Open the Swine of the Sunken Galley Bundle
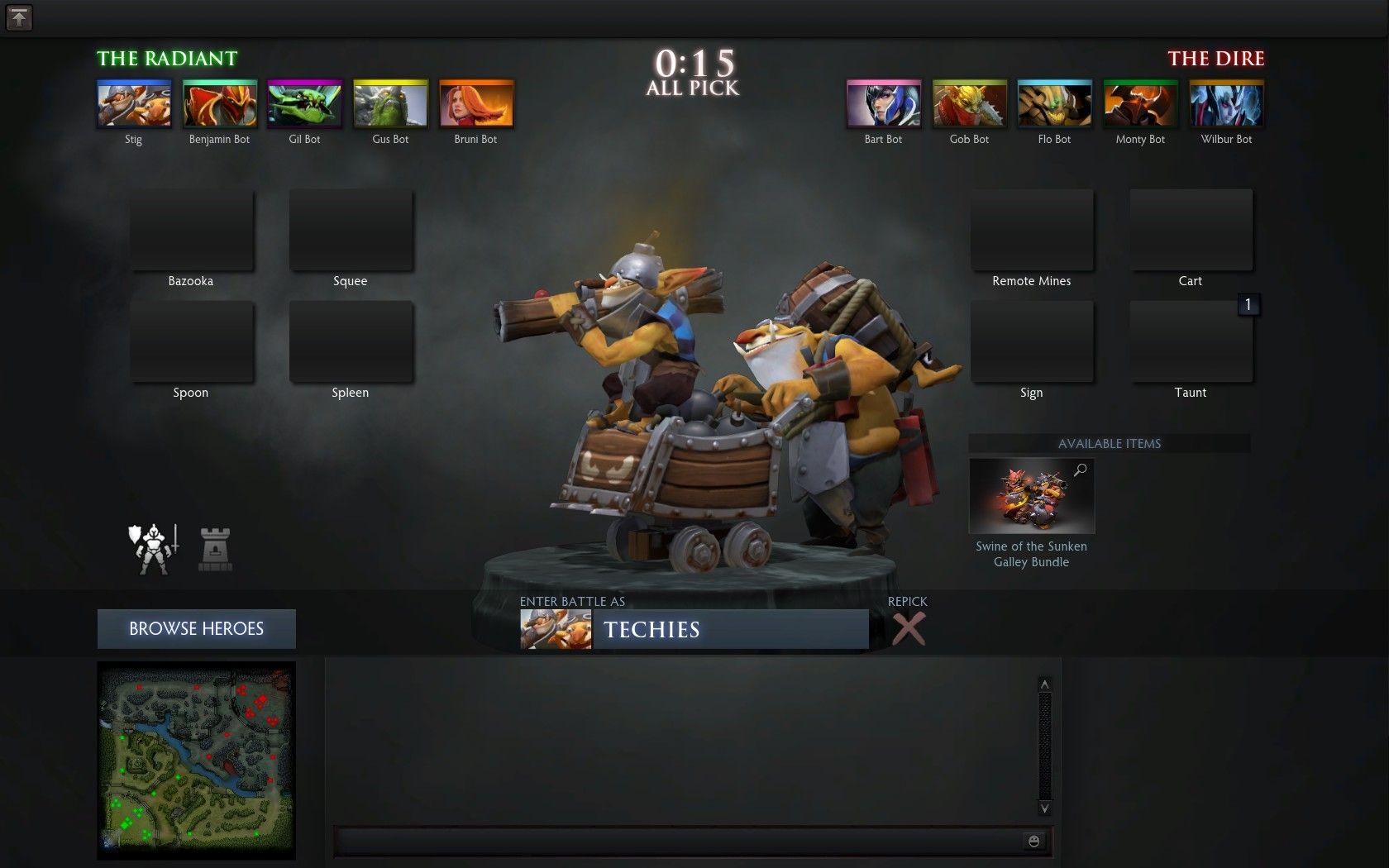 coord(1031,495)
